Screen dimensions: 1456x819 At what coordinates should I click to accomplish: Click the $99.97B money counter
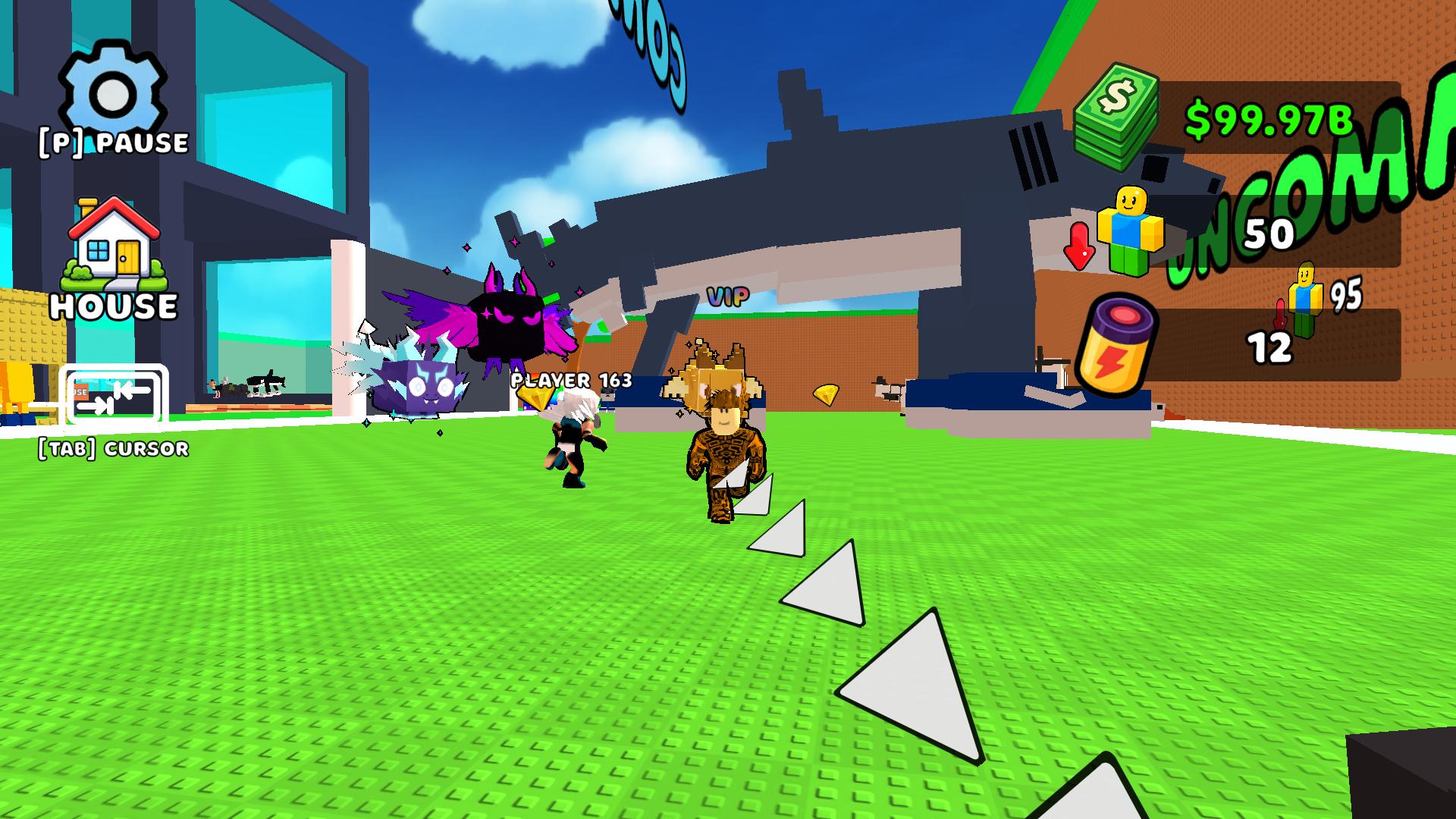point(1269,118)
